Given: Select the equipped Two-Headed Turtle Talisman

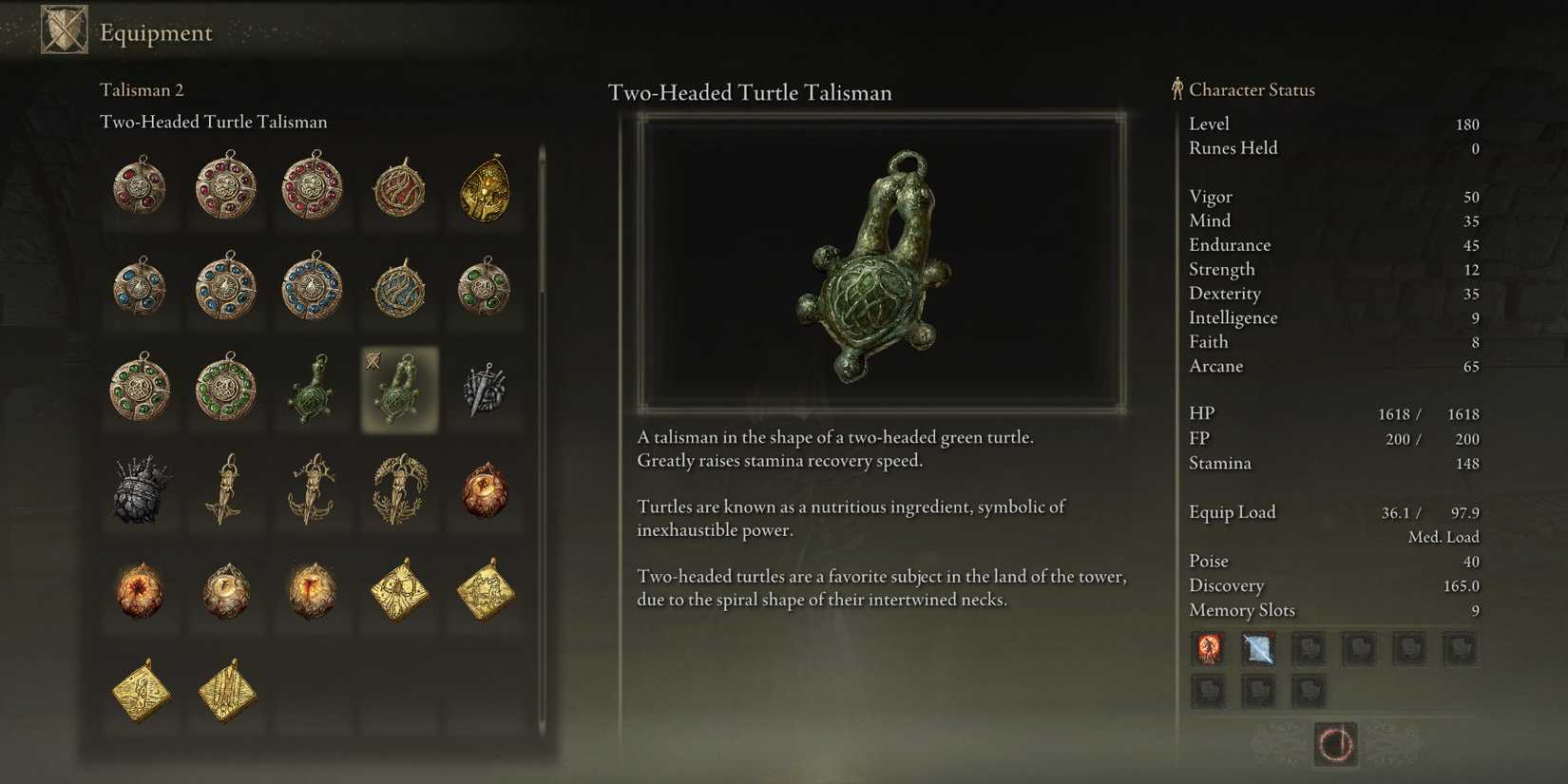Looking at the screenshot, I should (397, 390).
